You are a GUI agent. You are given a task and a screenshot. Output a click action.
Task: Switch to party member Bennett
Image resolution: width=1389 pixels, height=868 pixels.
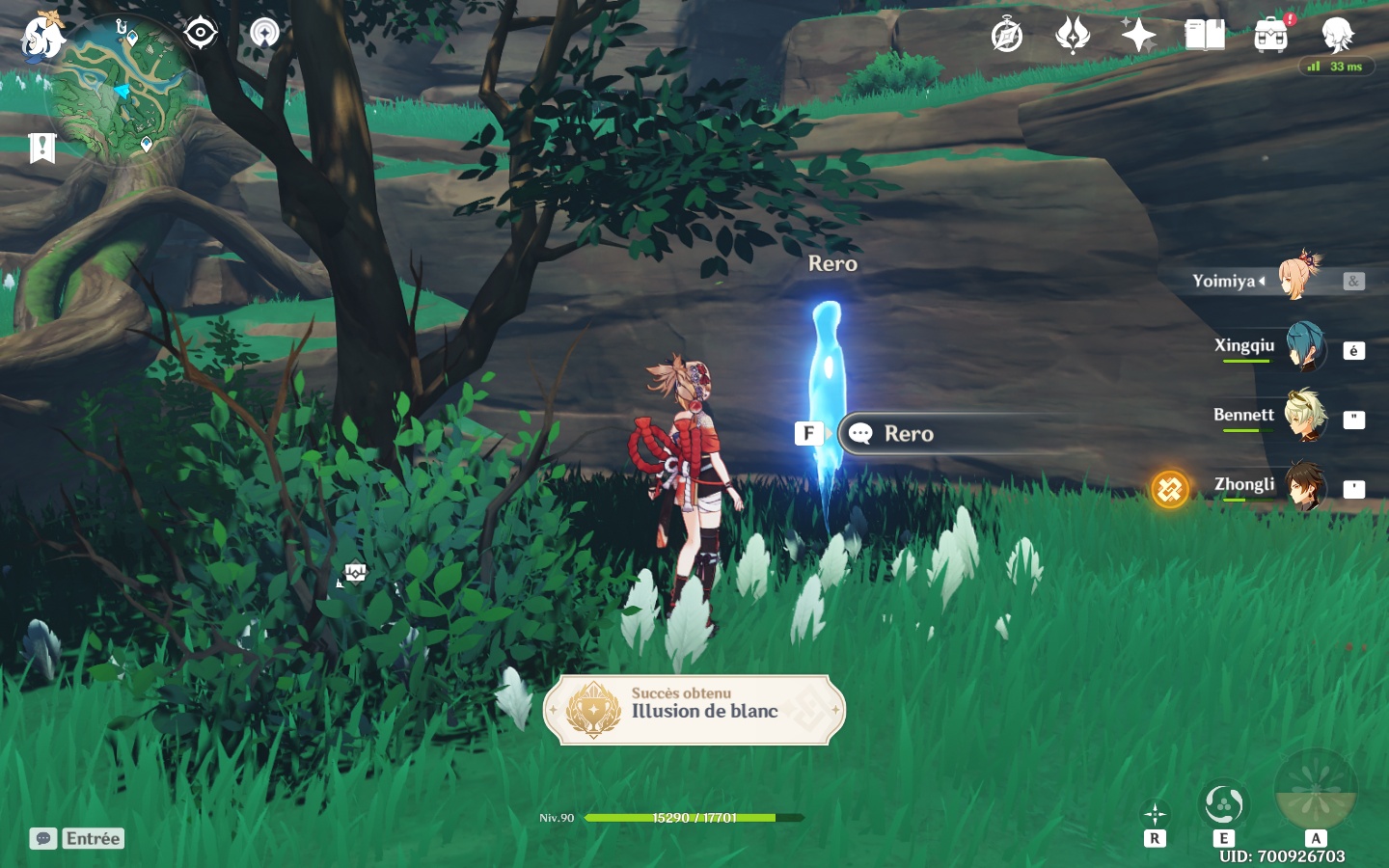point(1271,417)
